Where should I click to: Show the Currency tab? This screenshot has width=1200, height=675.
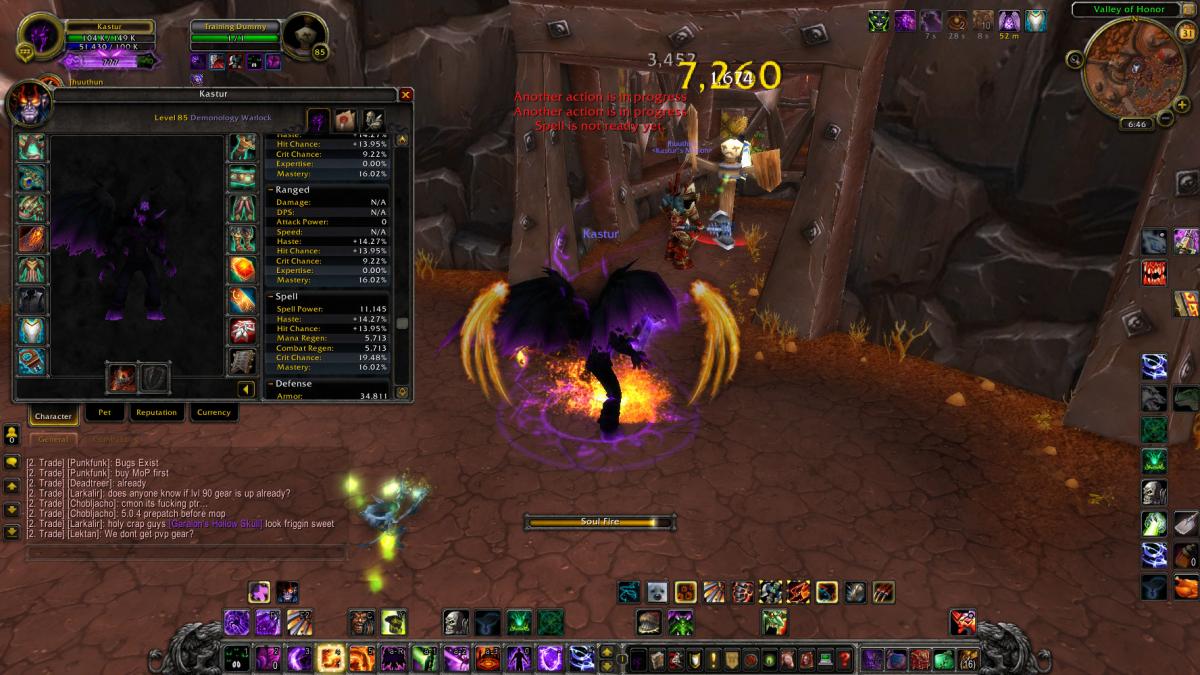point(213,412)
